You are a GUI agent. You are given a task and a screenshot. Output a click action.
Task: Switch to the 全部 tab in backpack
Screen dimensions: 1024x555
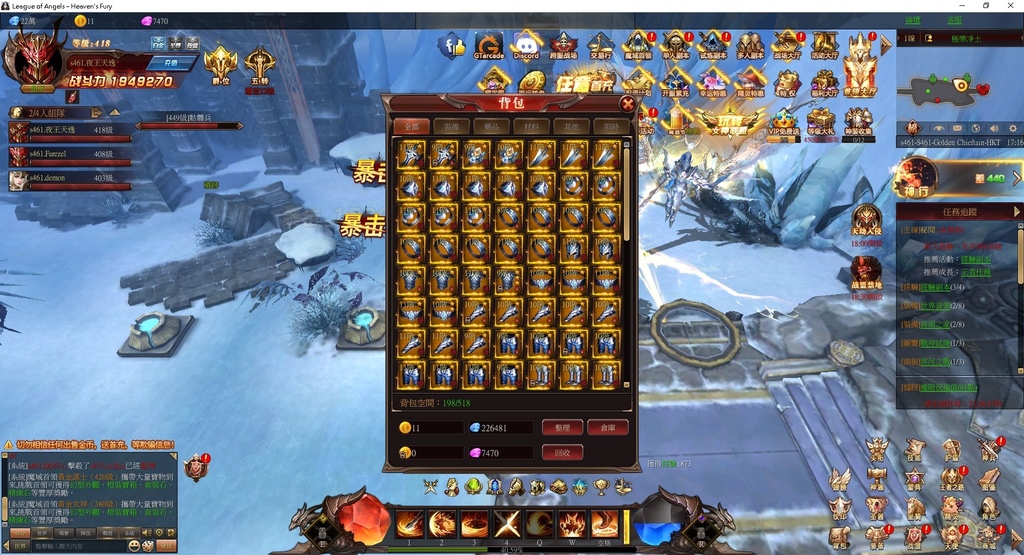pyautogui.click(x=411, y=127)
